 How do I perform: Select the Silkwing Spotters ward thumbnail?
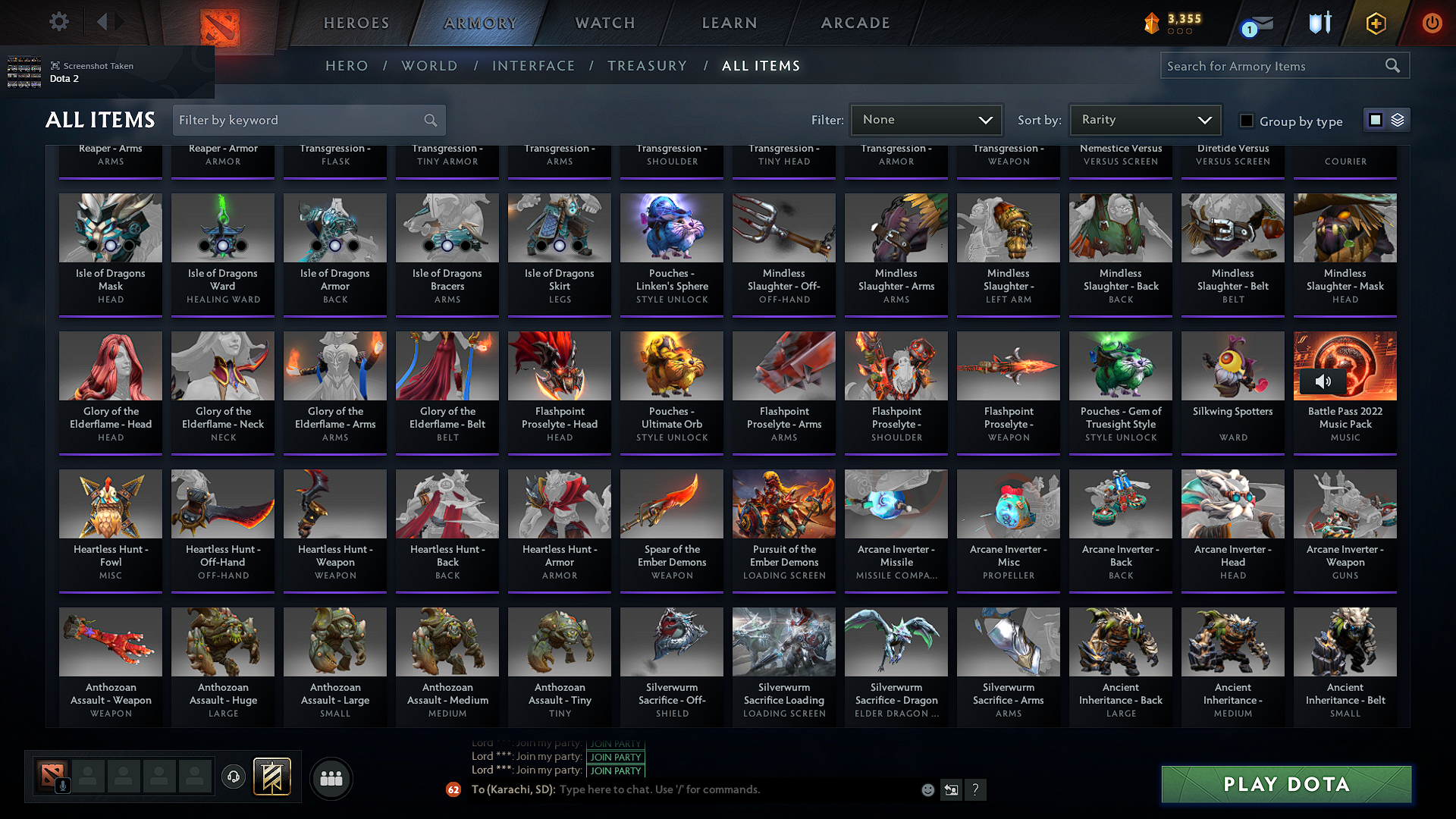pyautogui.click(x=1232, y=366)
